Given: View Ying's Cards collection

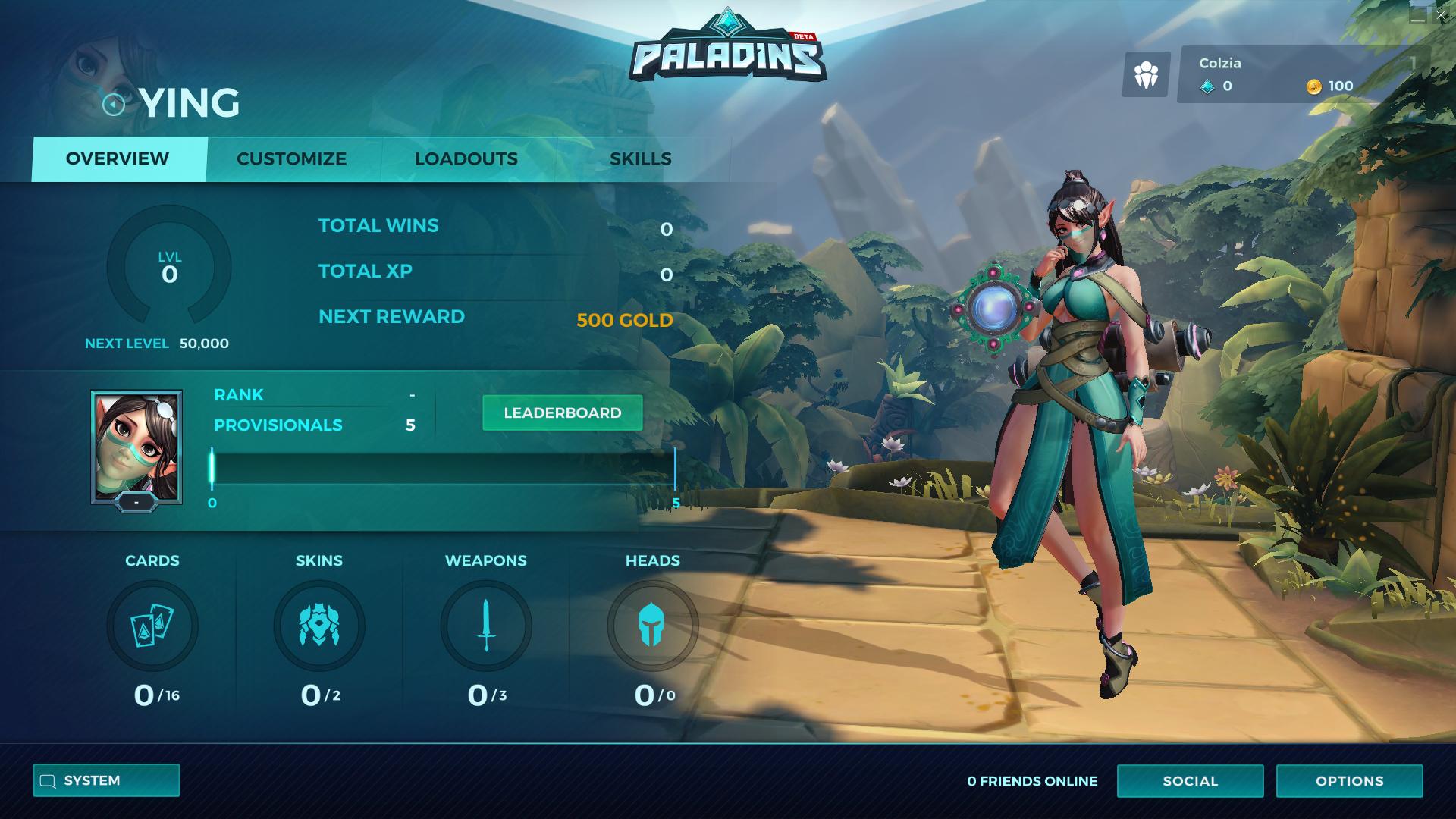Looking at the screenshot, I should 152,626.
